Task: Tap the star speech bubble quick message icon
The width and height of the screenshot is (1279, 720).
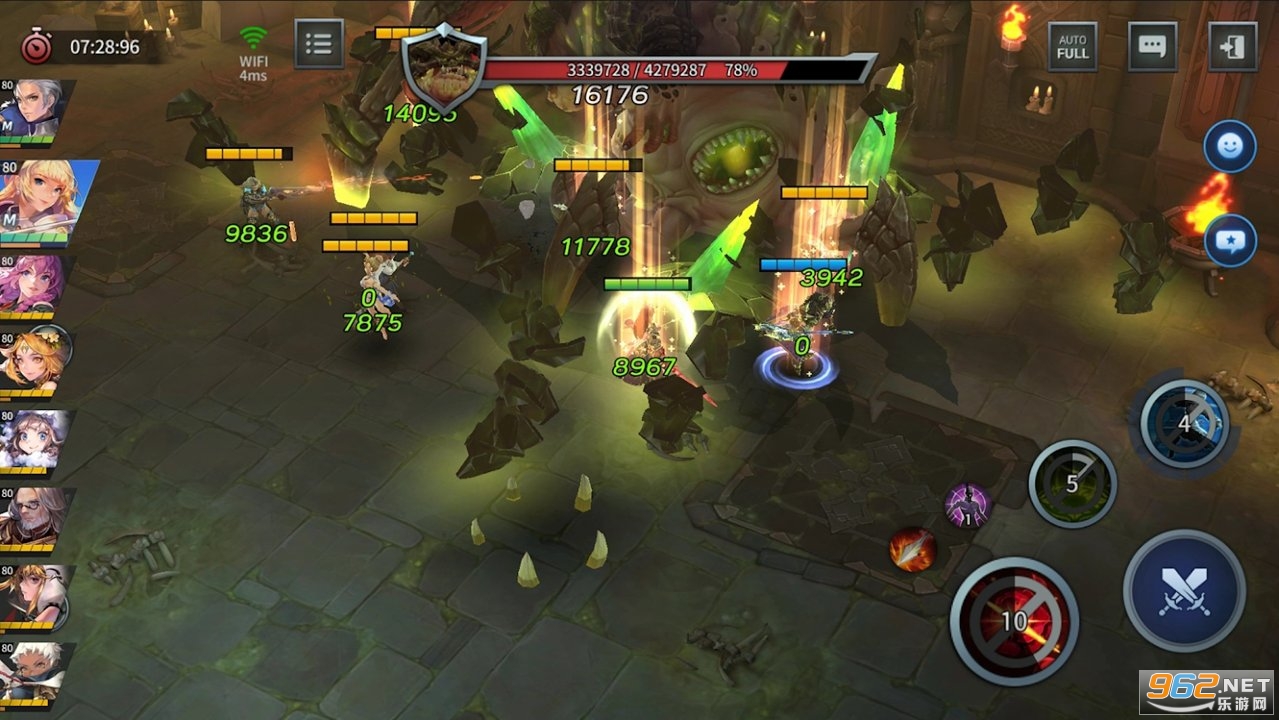Action: point(1229,240)
